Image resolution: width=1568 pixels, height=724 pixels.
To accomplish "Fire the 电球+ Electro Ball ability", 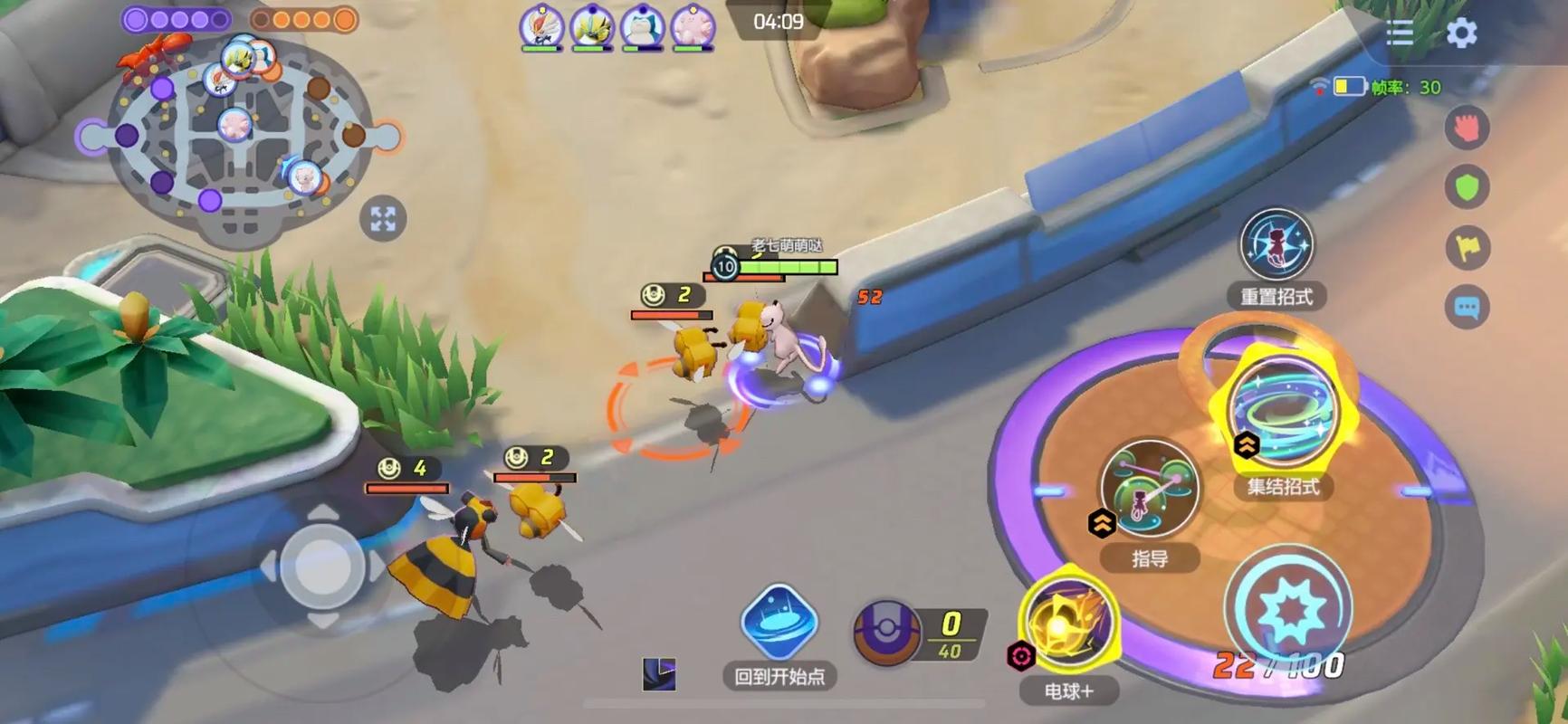I will point(1069,624).
